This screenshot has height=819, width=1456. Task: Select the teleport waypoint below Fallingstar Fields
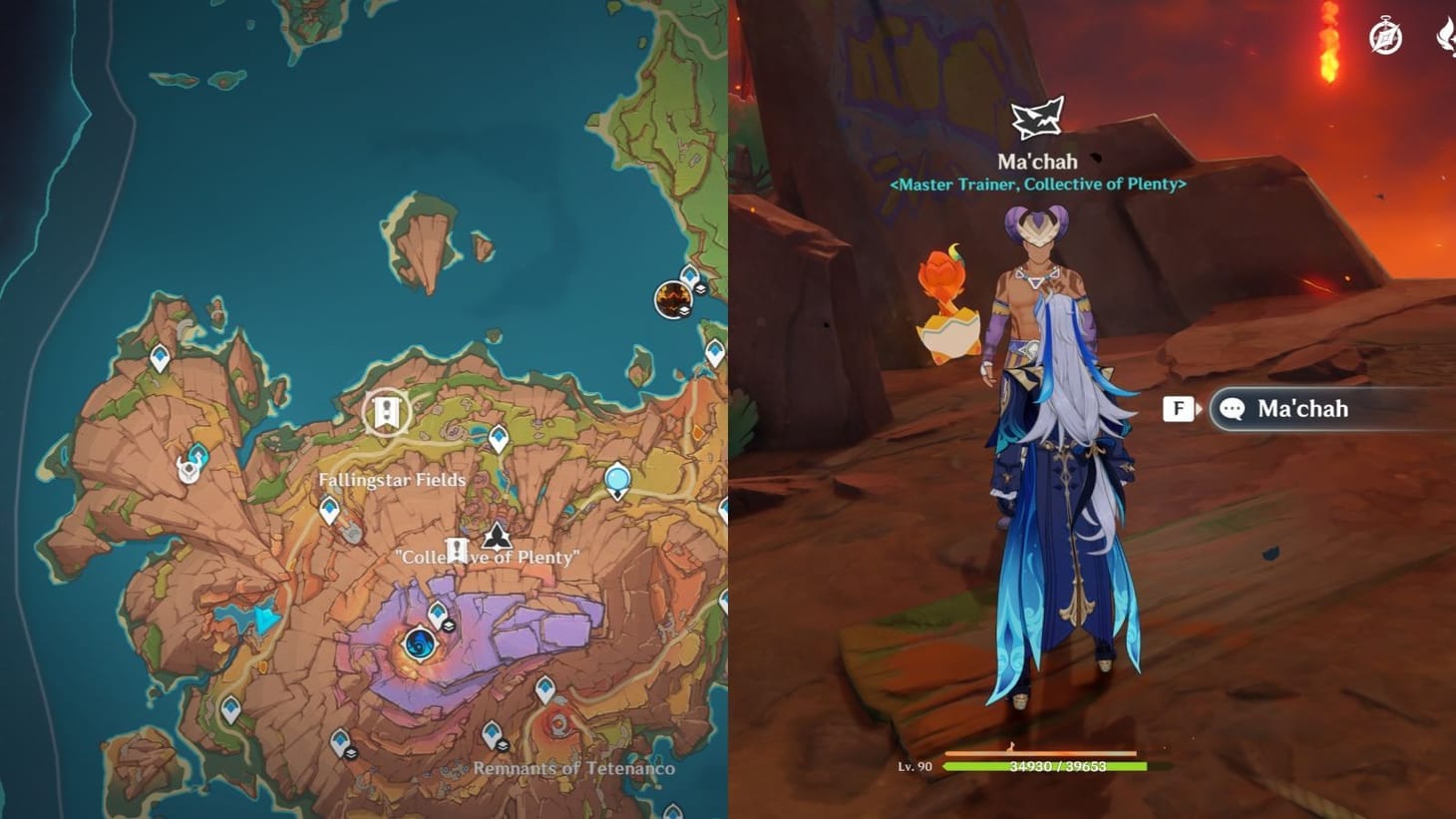coord(329,508)
